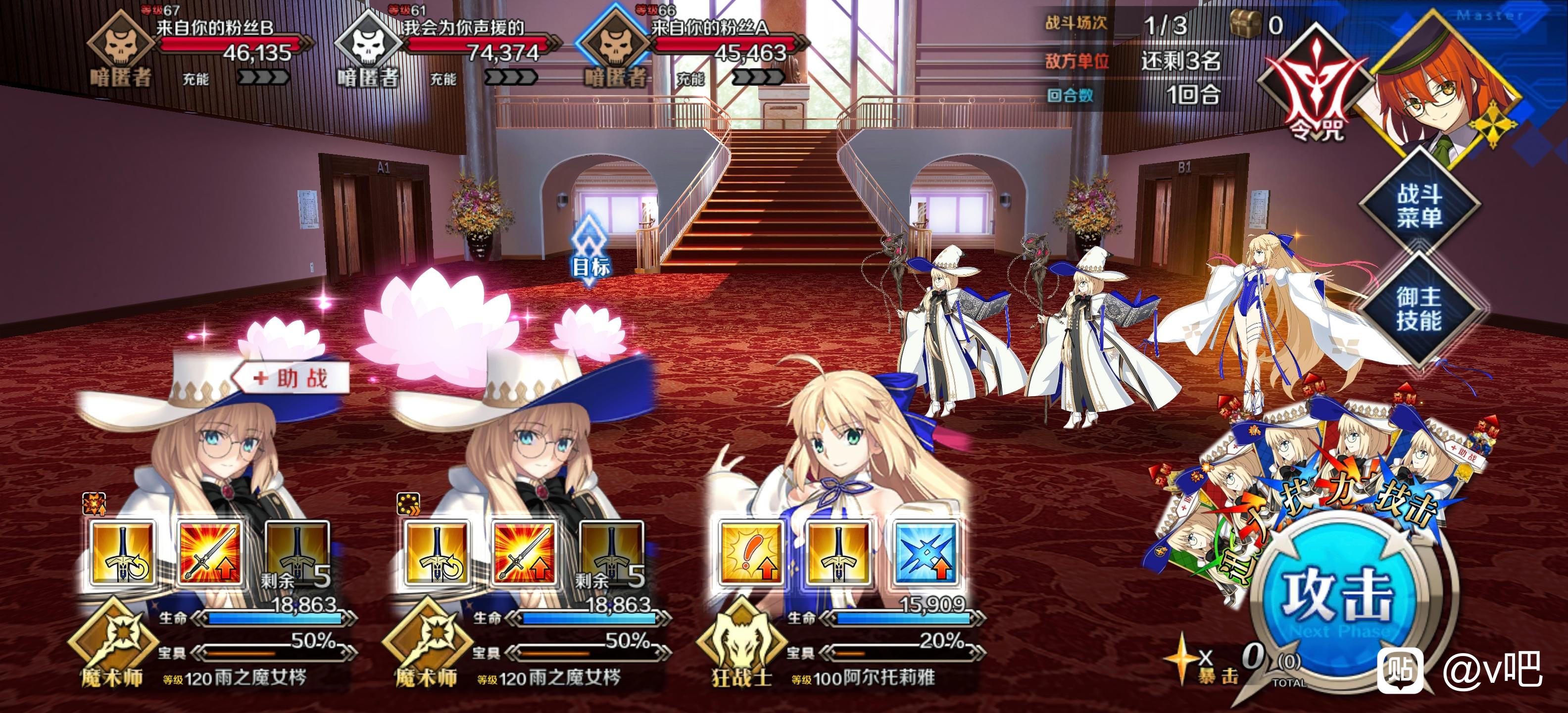Screen dimensions: 1568x713
Task: Open the 战斗菜单 battle menu
Action: coord(1419,205)
